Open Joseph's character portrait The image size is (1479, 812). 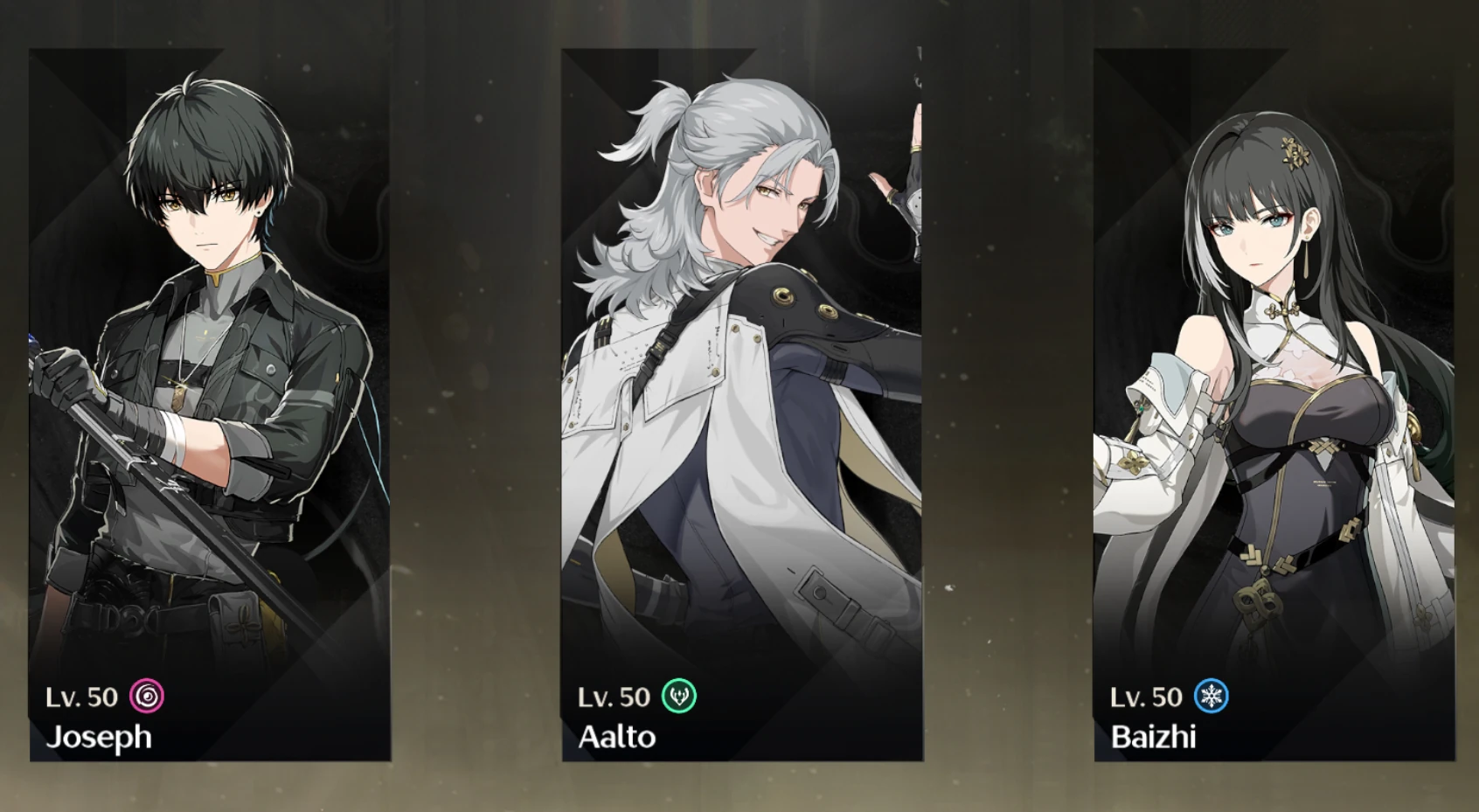[x=210, y=350]
